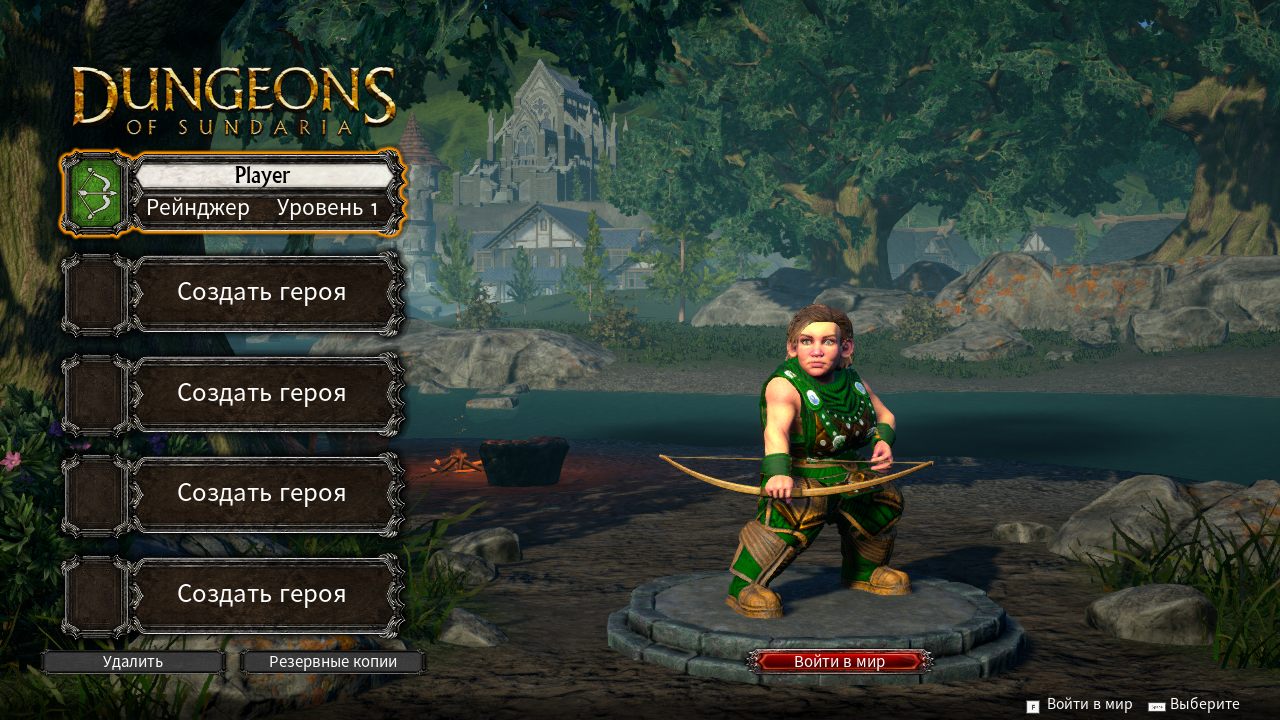Open the first Создать героя option
1280x720 pixels.
click(x=262, y=293)
